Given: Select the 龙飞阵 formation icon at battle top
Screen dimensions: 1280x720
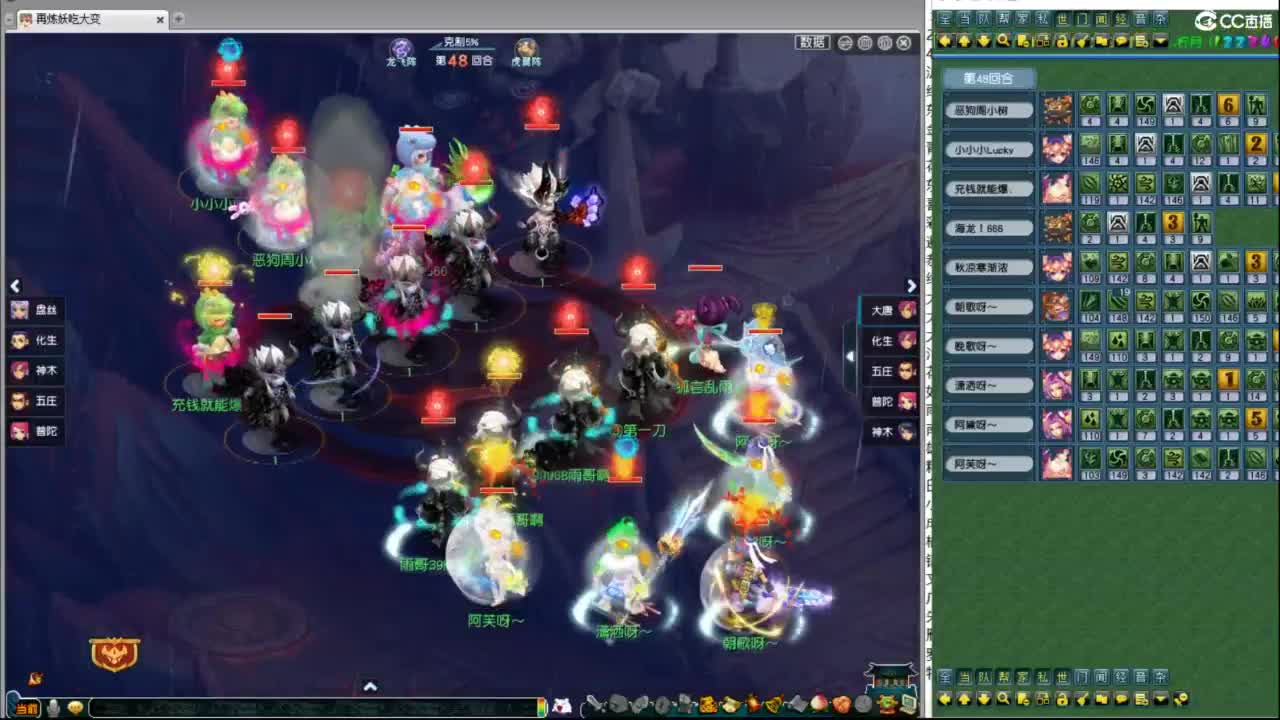Looking at the screenshot, I should tap(400, 48).
